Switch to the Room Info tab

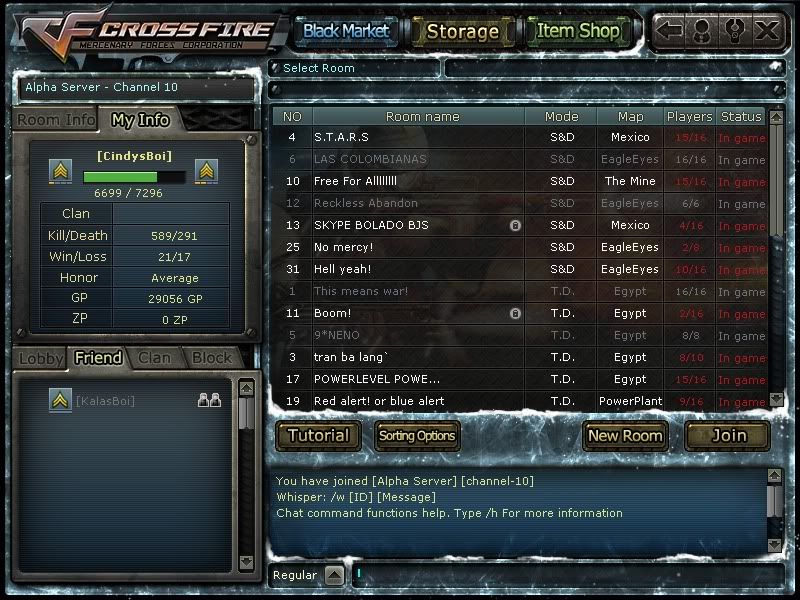click(x=56, y=120)
